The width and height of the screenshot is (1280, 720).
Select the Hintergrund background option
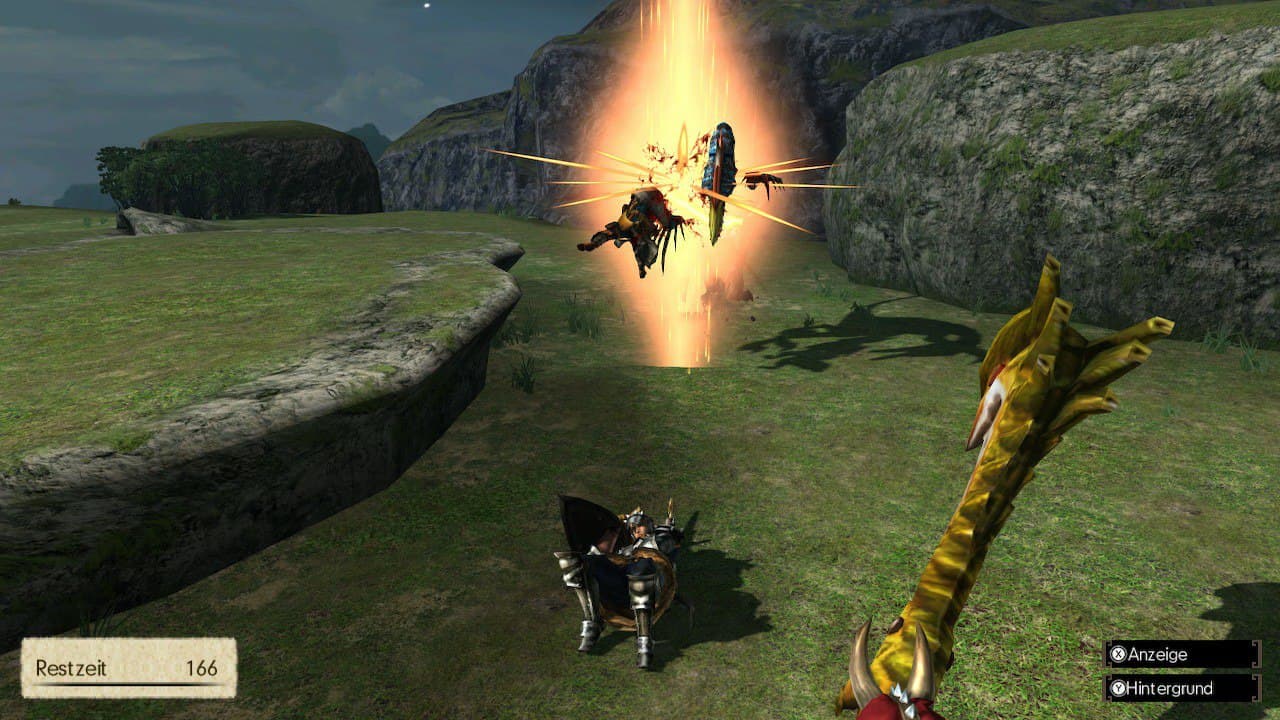pos(1181,688)
